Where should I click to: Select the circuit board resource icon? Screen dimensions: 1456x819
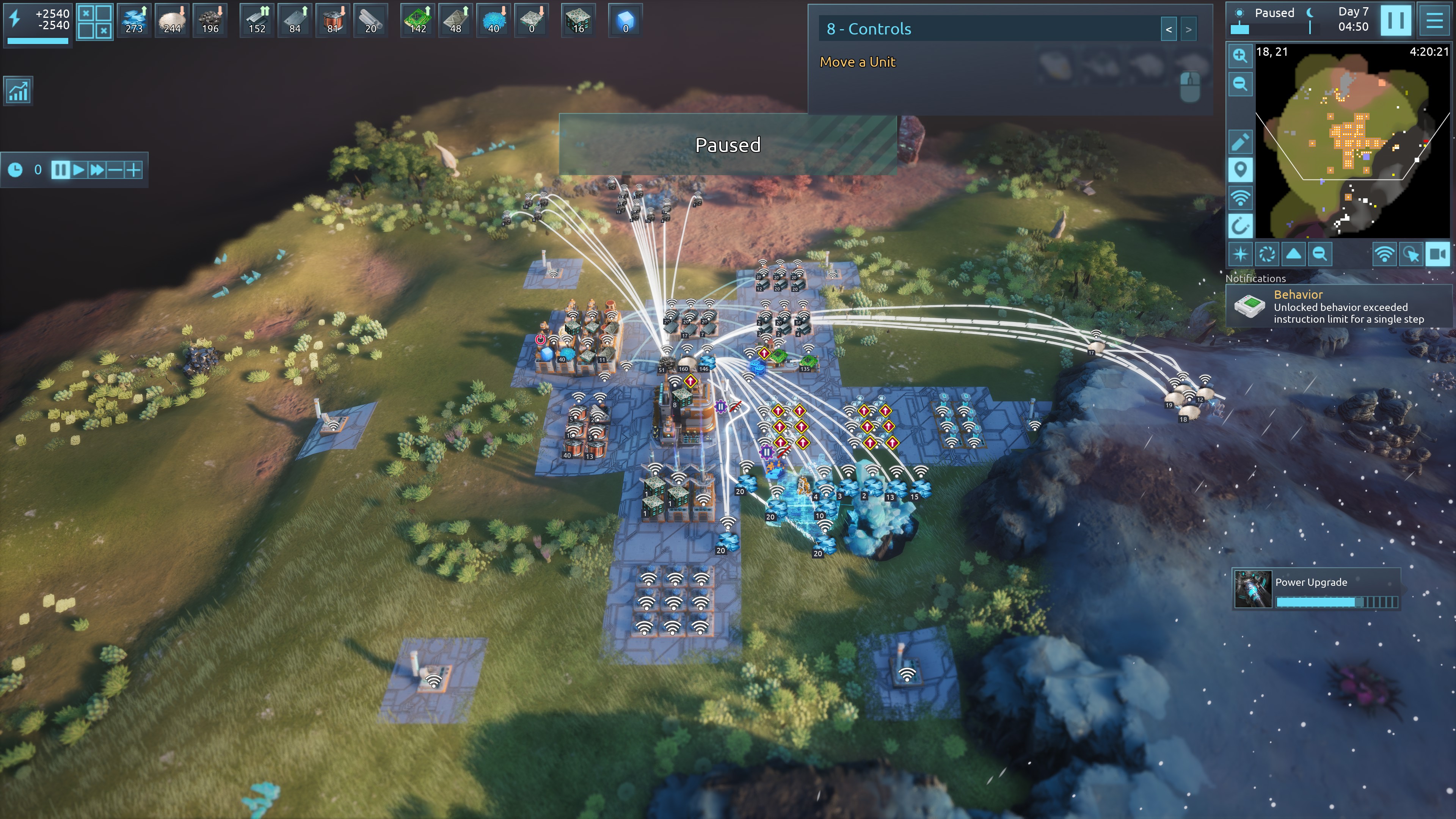point(417,20)
